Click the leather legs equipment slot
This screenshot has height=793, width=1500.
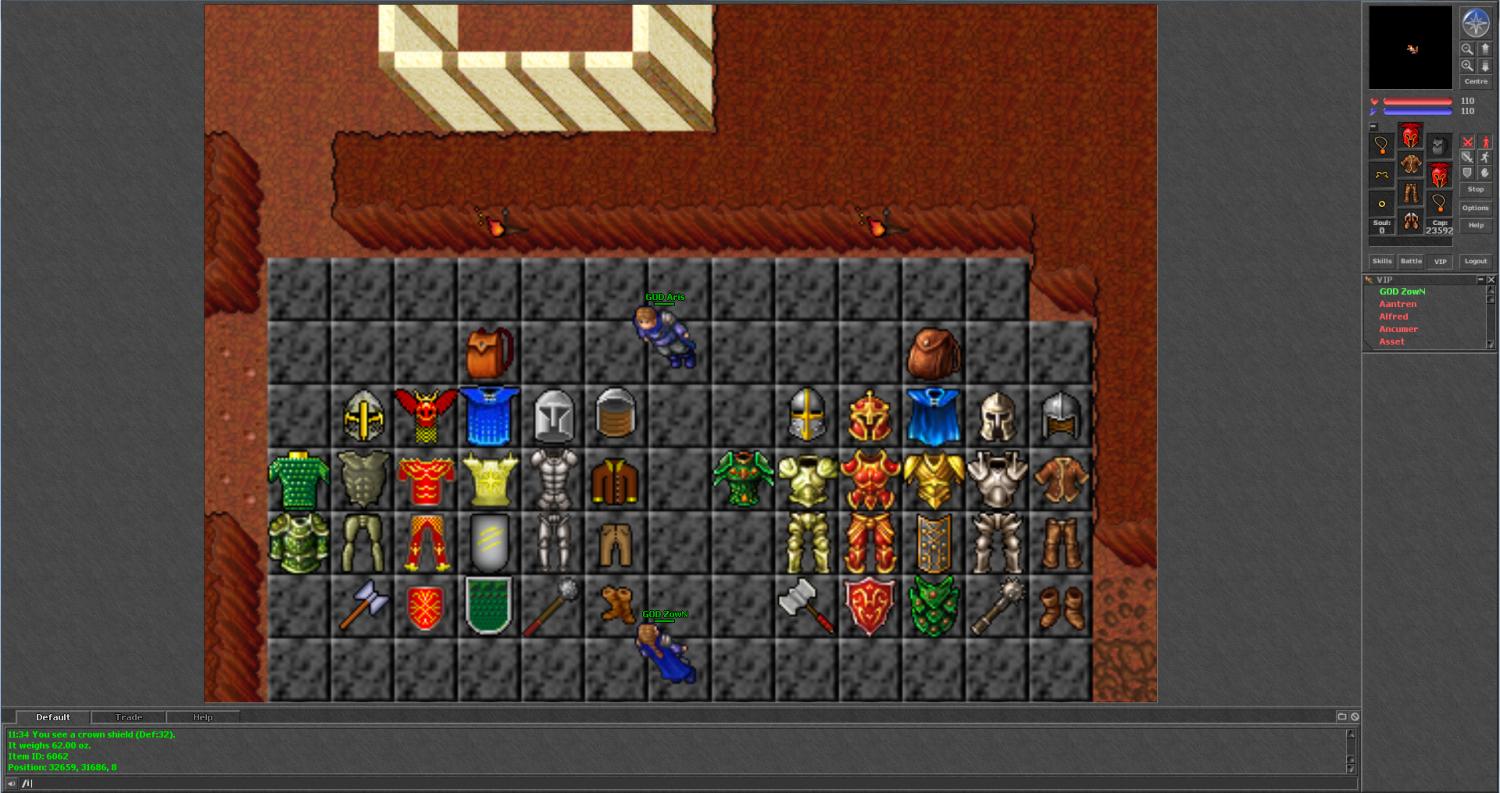click(1410, 192)
